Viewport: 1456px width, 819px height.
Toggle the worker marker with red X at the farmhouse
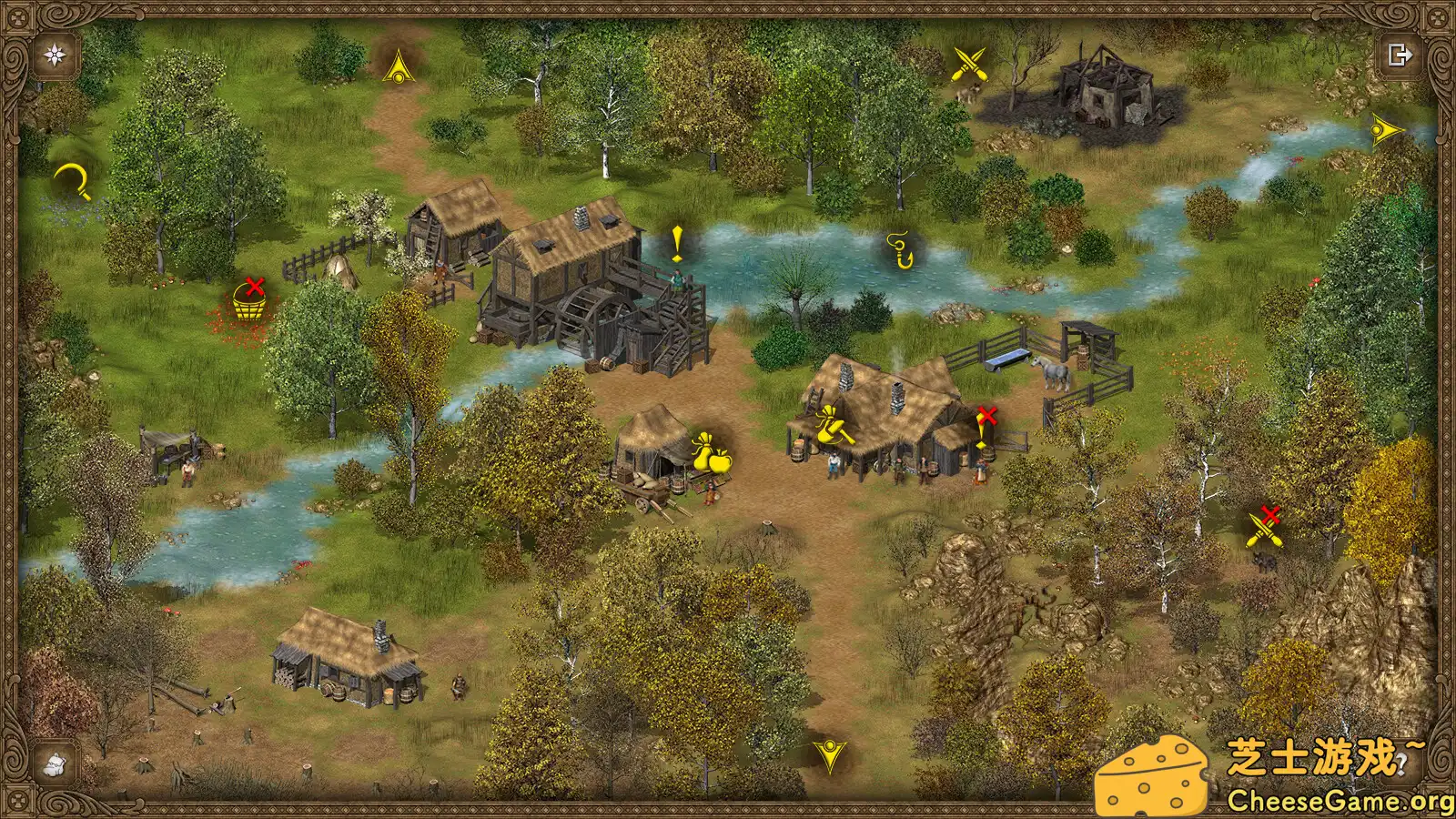[986, 419]
